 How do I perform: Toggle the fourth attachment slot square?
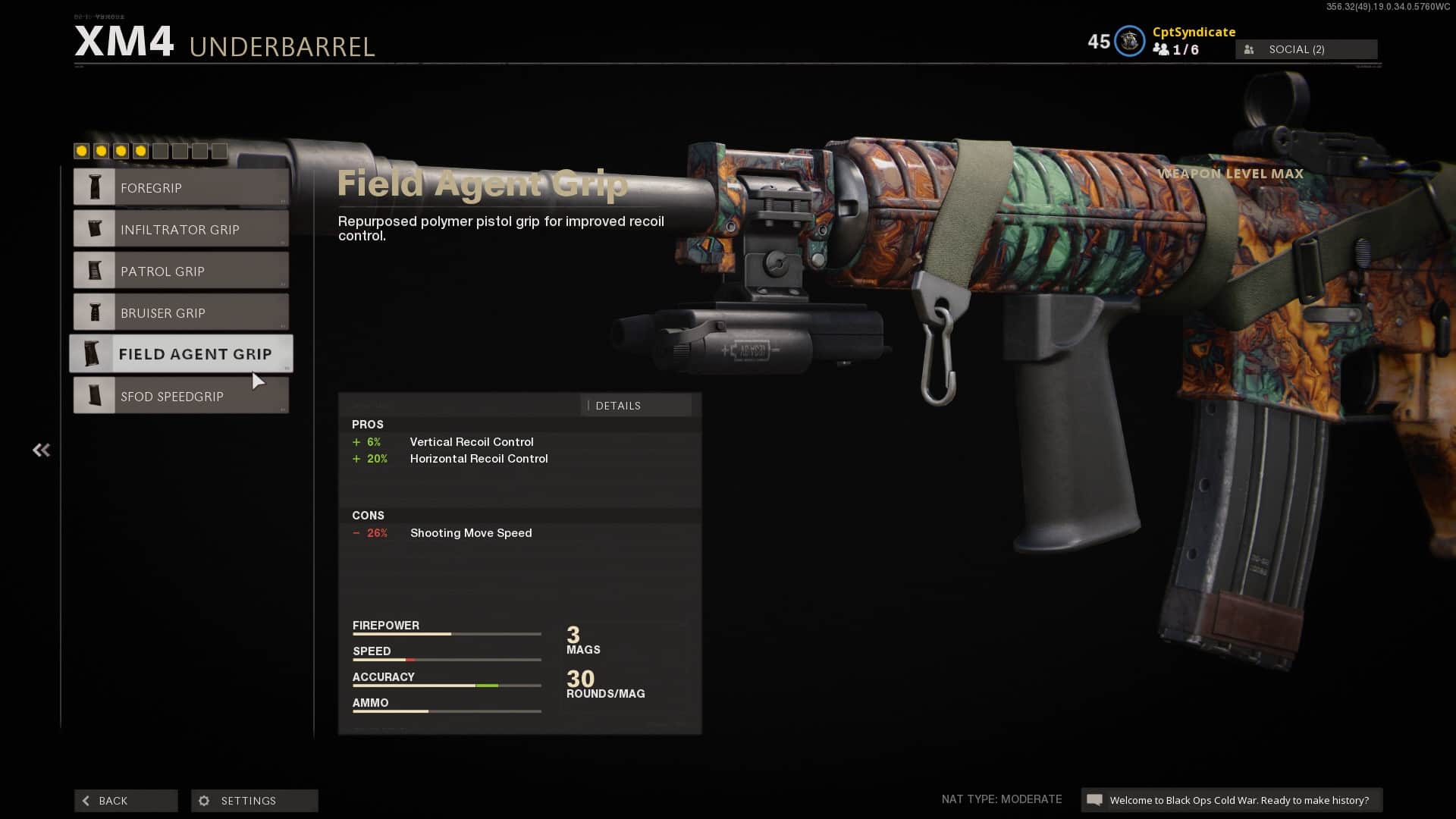click(x=140, y=151)
